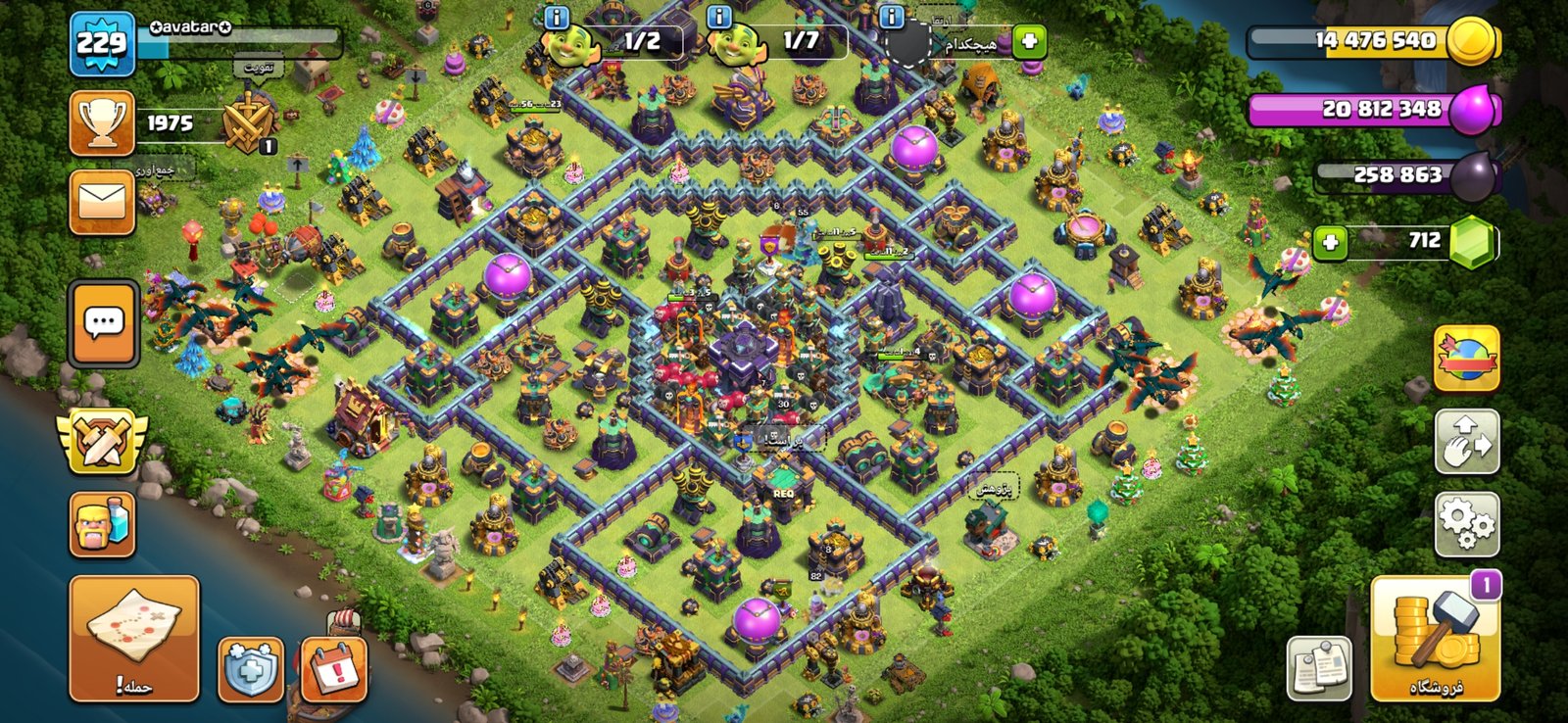Image resolution: width=1568 pixels, height=723 pixels.
Task: Select the gold coin resource icon
Action: click(1472, 41)
